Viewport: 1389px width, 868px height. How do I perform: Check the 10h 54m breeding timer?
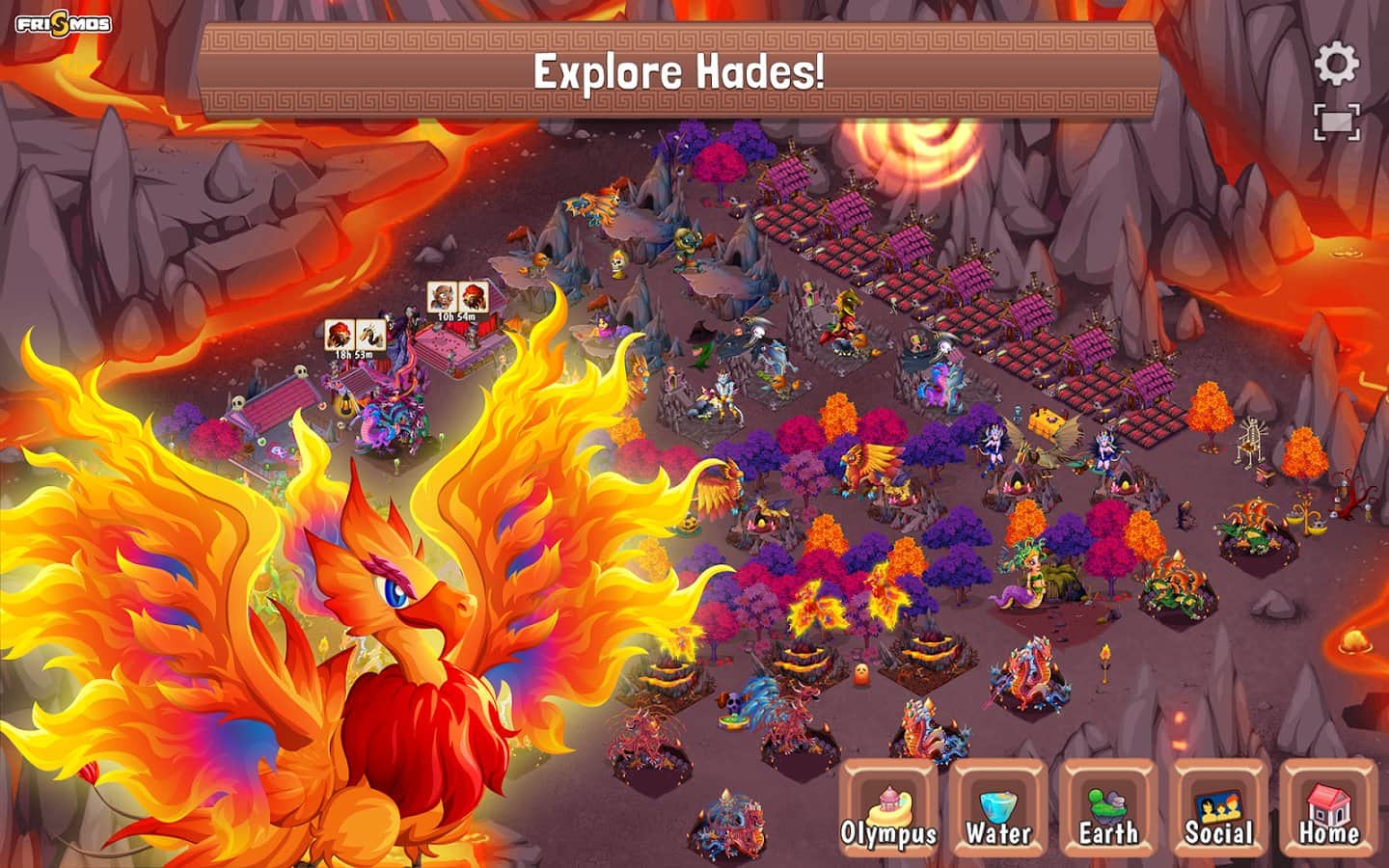tap(457, 301)
